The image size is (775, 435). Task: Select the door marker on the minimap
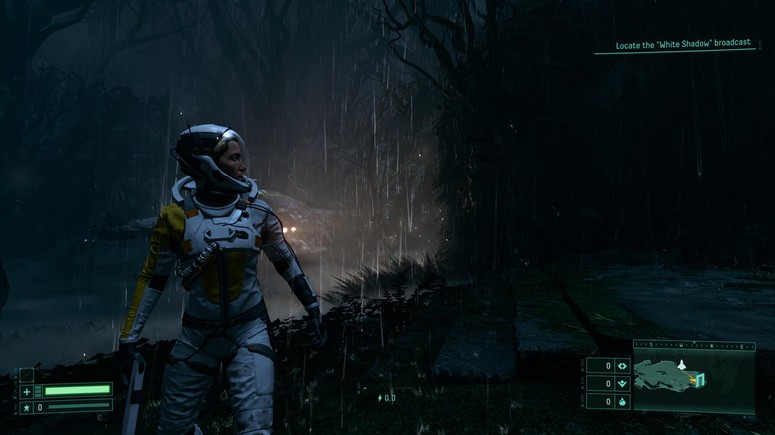701,378
